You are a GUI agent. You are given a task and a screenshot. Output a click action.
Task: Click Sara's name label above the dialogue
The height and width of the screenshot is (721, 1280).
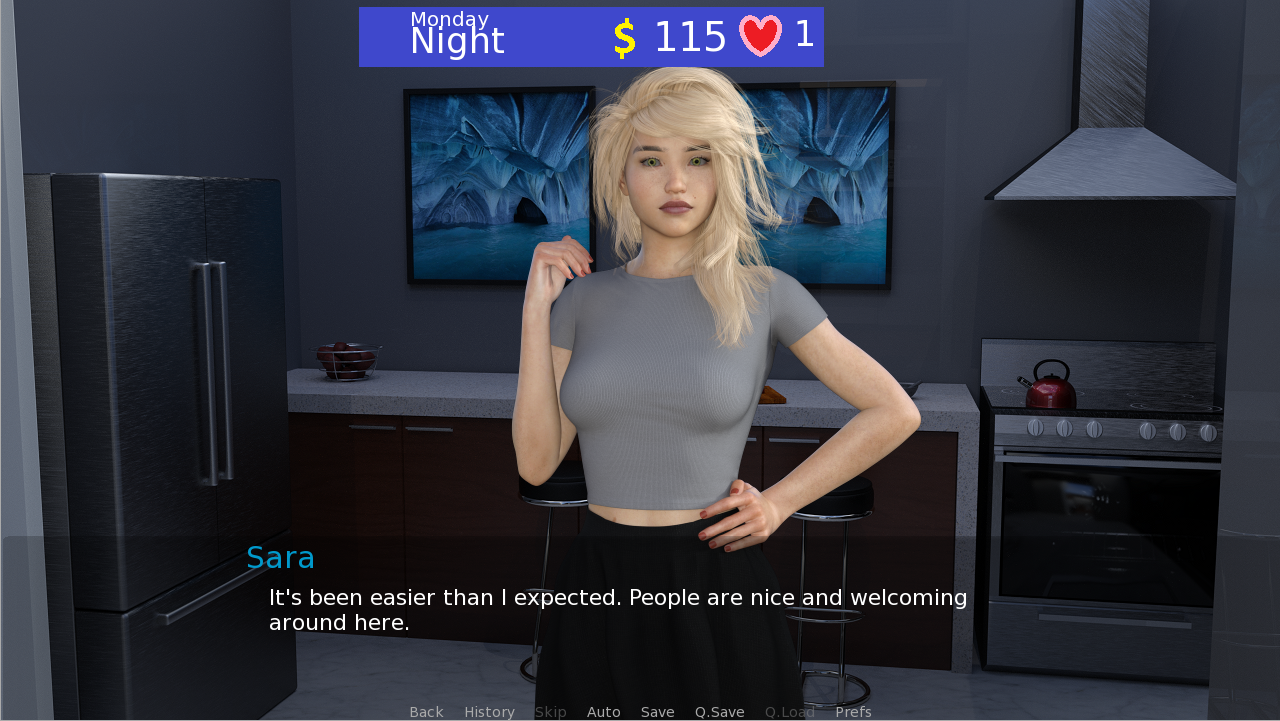pyautogui.click(x=280, y=558)
